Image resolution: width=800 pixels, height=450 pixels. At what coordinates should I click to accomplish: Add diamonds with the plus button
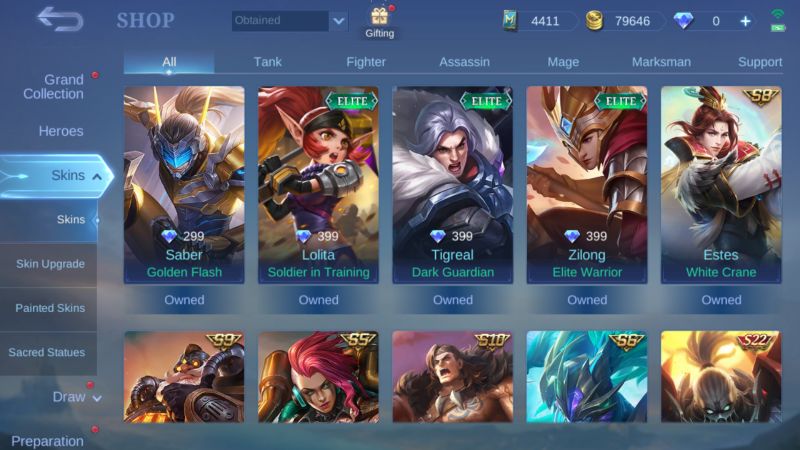pos(745,20)
